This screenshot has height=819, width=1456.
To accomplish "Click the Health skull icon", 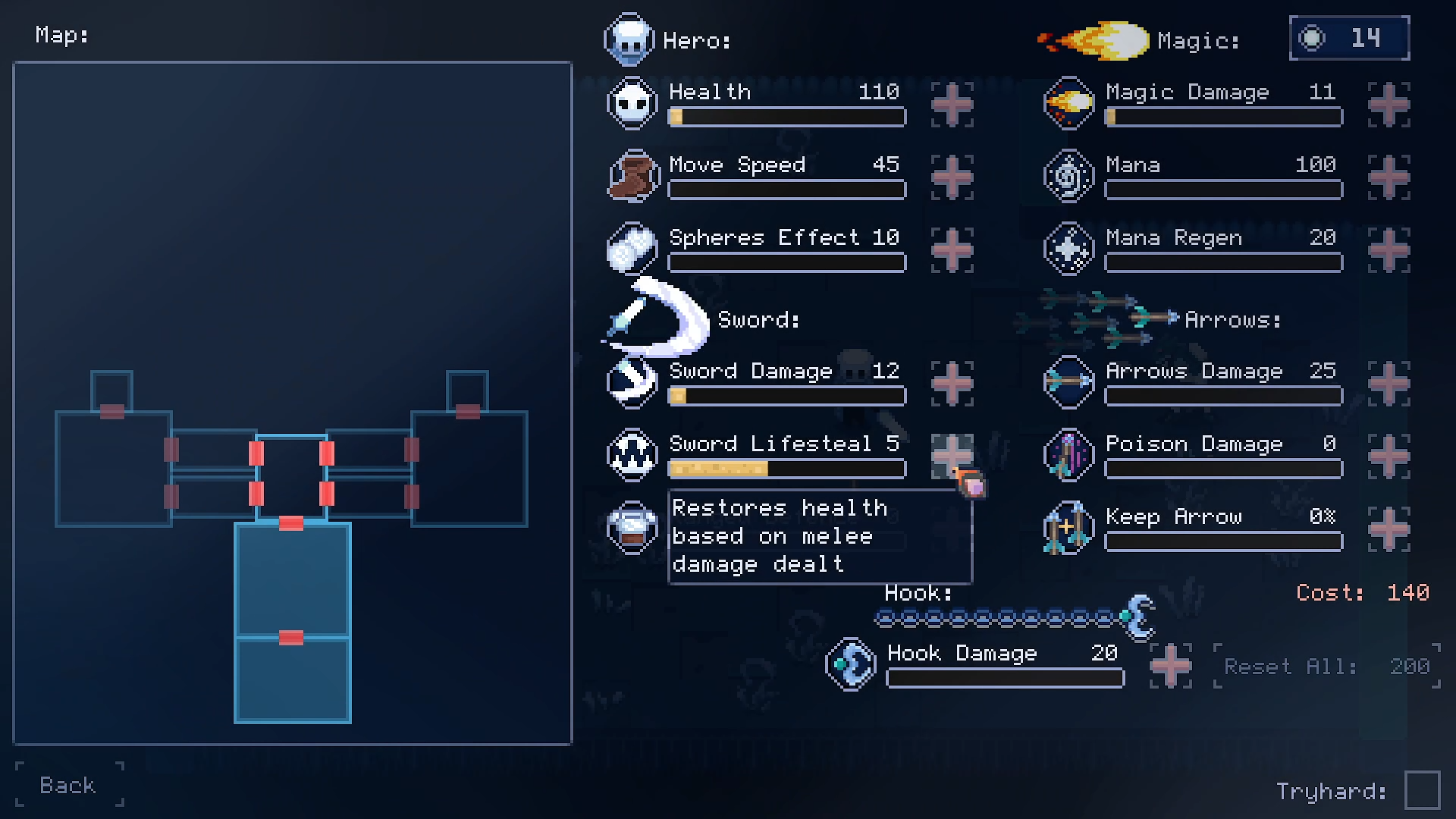I will (x=632, y=103).
